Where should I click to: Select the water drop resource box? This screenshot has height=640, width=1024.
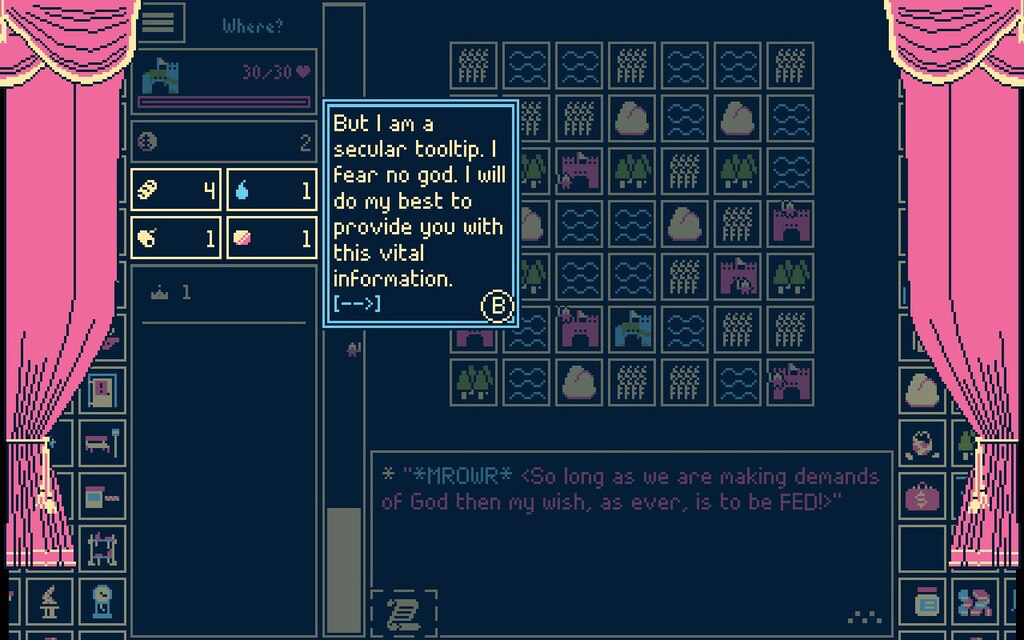pos(272,189)
